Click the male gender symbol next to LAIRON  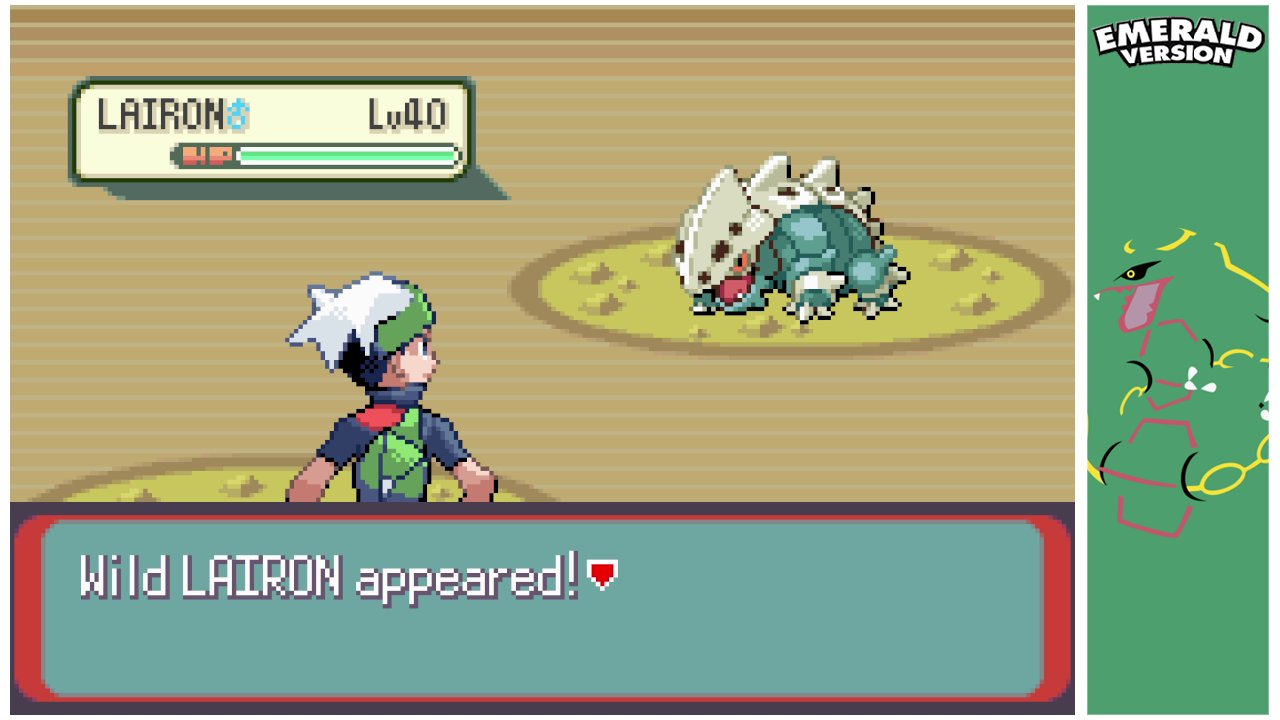tap(238, 113)
